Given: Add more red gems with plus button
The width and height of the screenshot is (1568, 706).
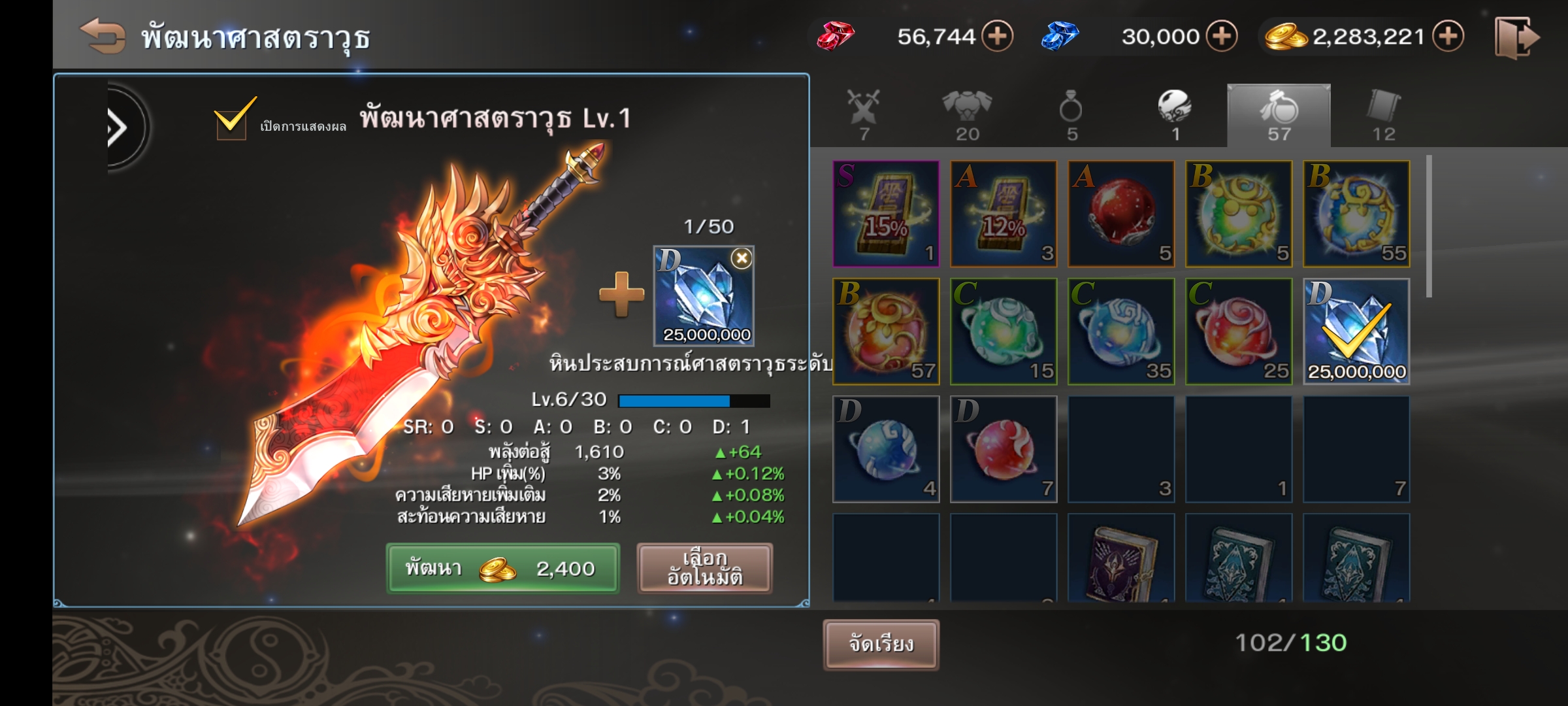Looking at the screenshot, I should [x=998, y=36].
